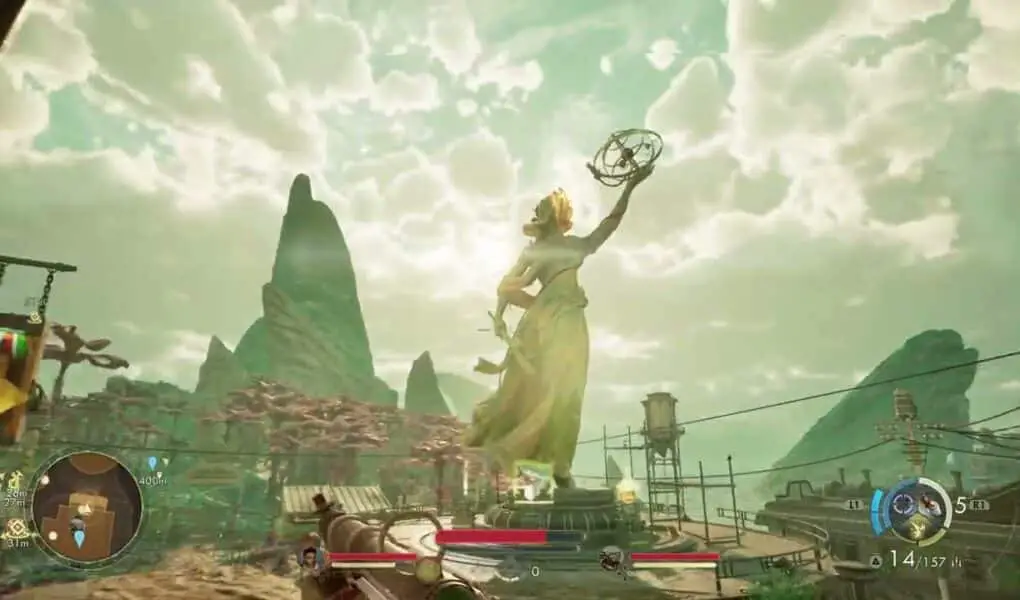
Task: Click the diamond objective marker at 31m
Action: (x=17, y=526)
